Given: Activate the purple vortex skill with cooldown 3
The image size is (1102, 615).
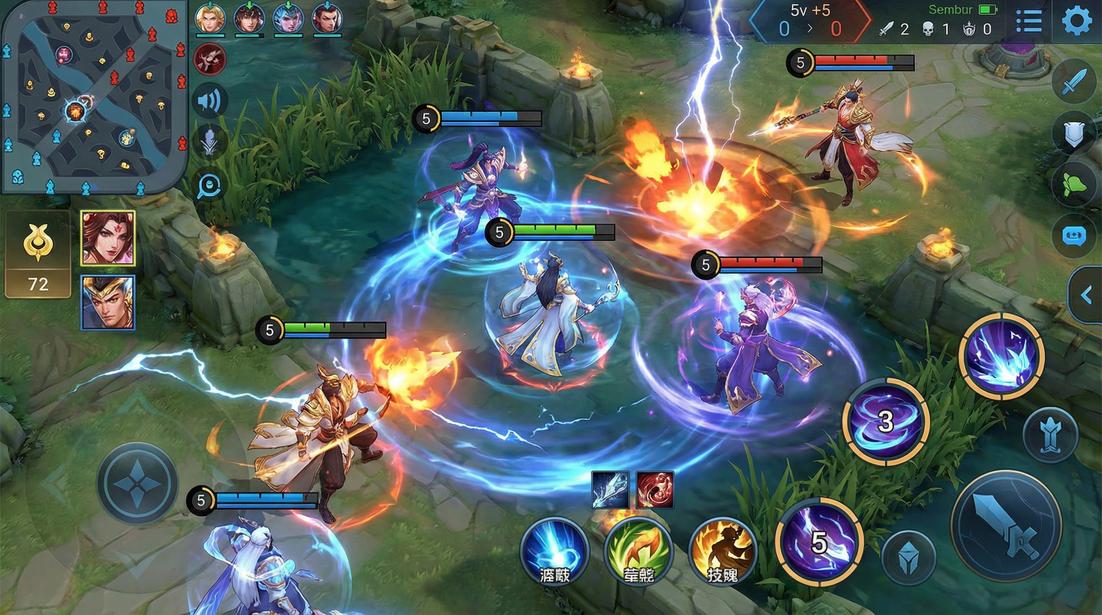Looking at the screenshot, I should pyautogui.click(x=885, y=421).
